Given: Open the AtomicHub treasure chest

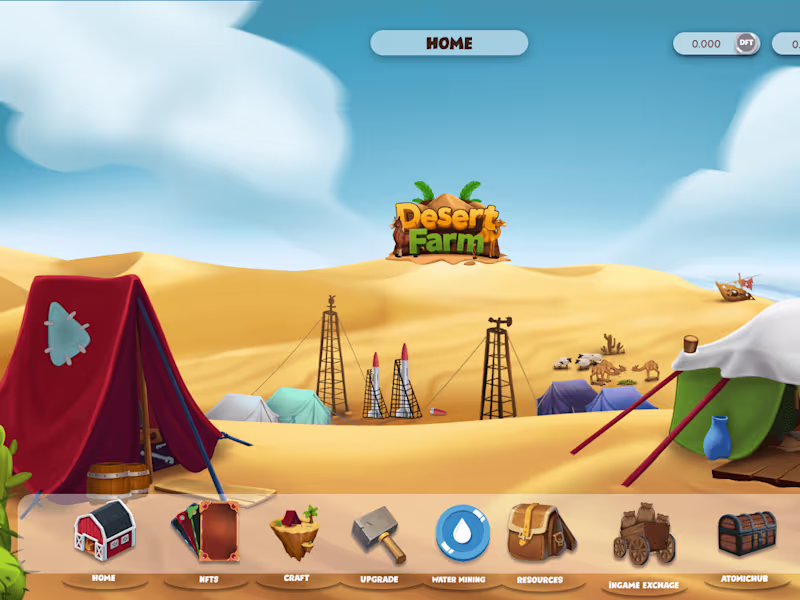Looking at the screenshot, I should 747,533.
